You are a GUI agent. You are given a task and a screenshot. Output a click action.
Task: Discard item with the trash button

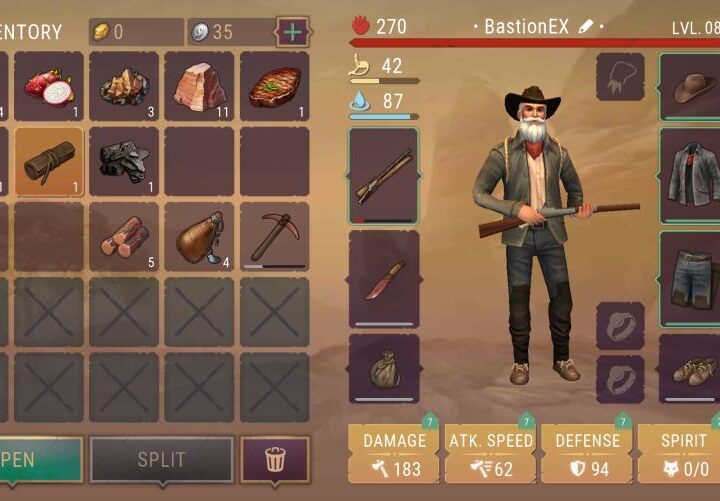[275, 460]
